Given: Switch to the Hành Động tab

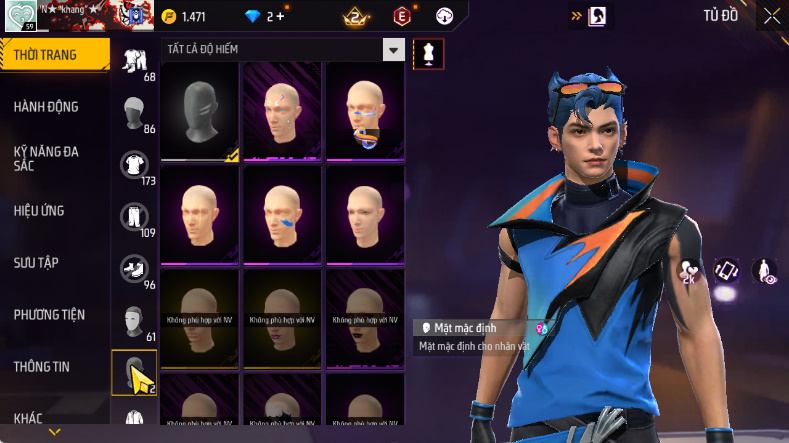Looking at the screenshot, I should [x=47, y=107].
